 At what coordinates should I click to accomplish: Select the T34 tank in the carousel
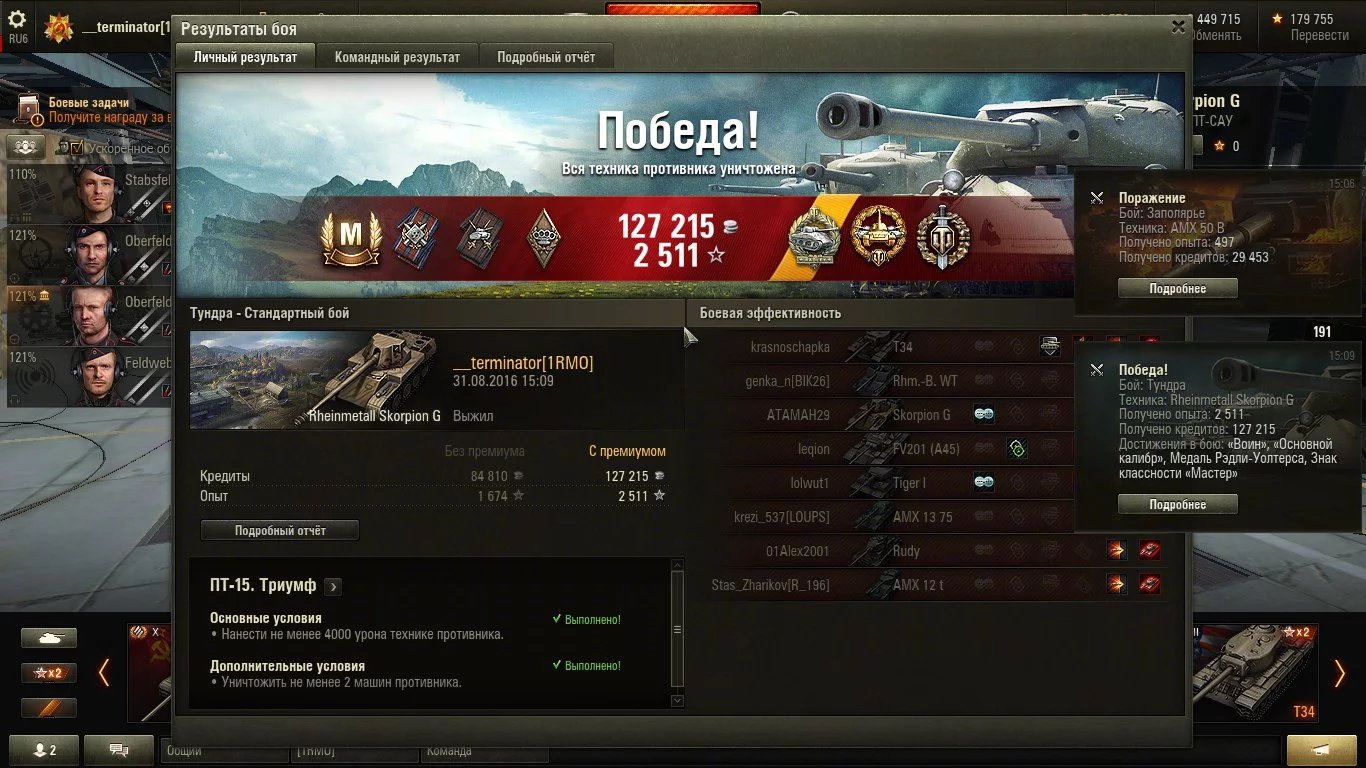point(1255,670)
